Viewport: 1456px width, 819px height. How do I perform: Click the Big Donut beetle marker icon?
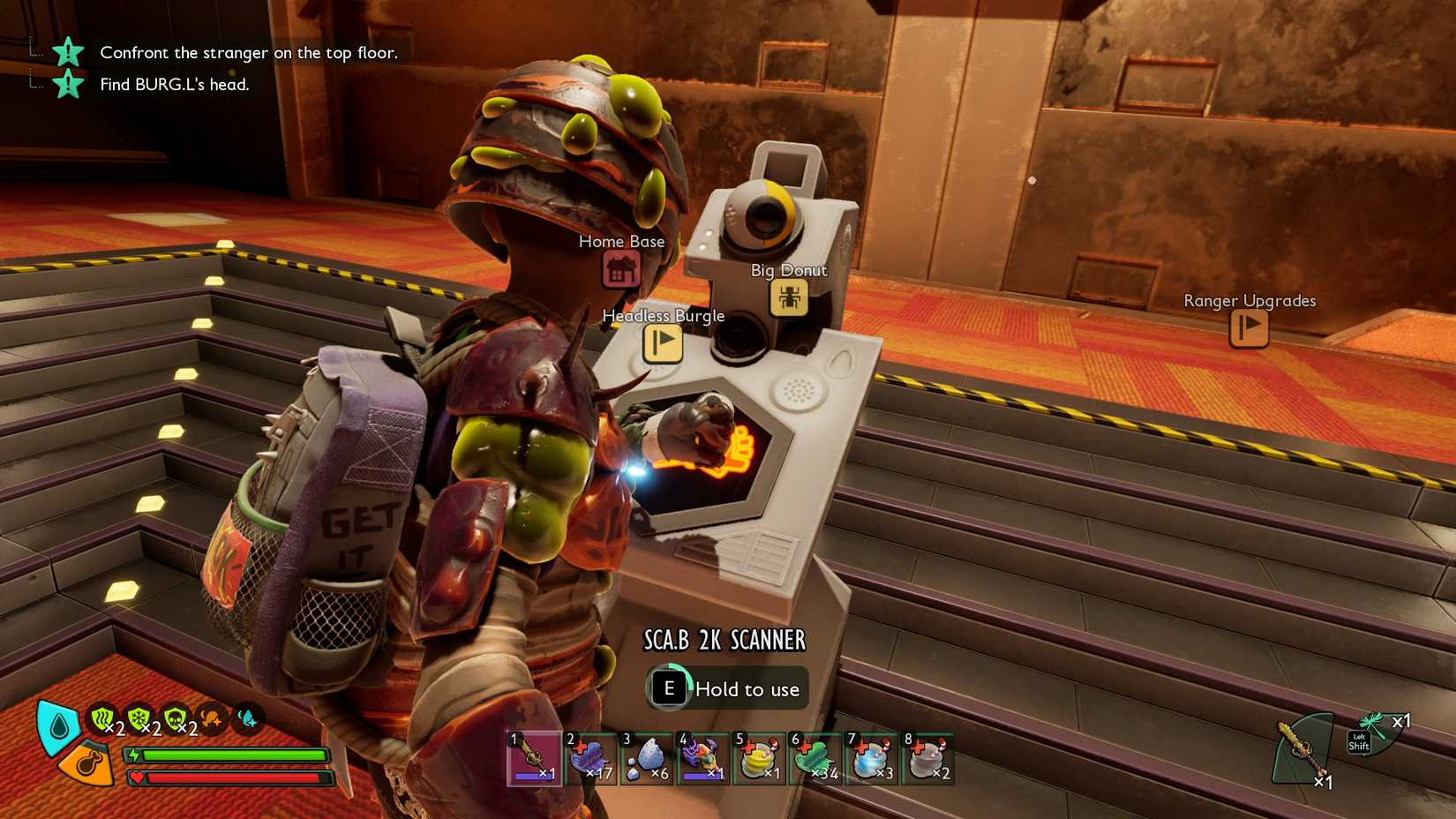(789, 299)
